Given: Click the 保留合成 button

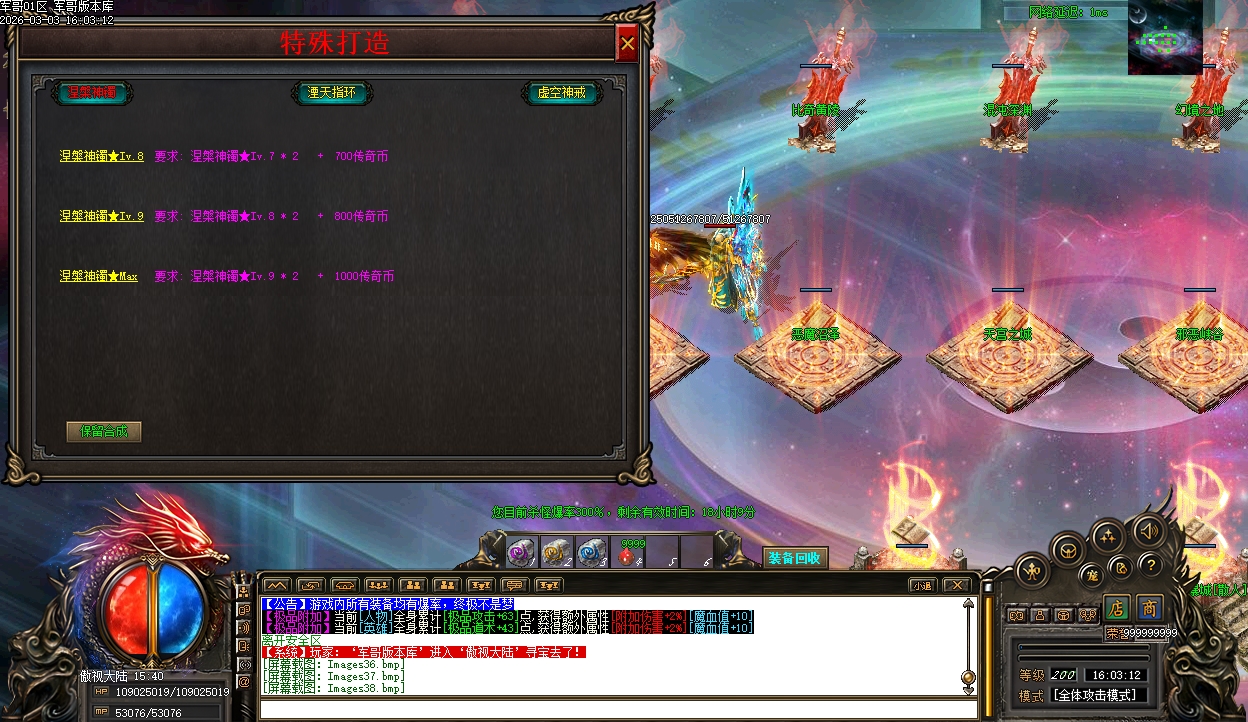Looking at the screenshot, I should tap(104, 432).
